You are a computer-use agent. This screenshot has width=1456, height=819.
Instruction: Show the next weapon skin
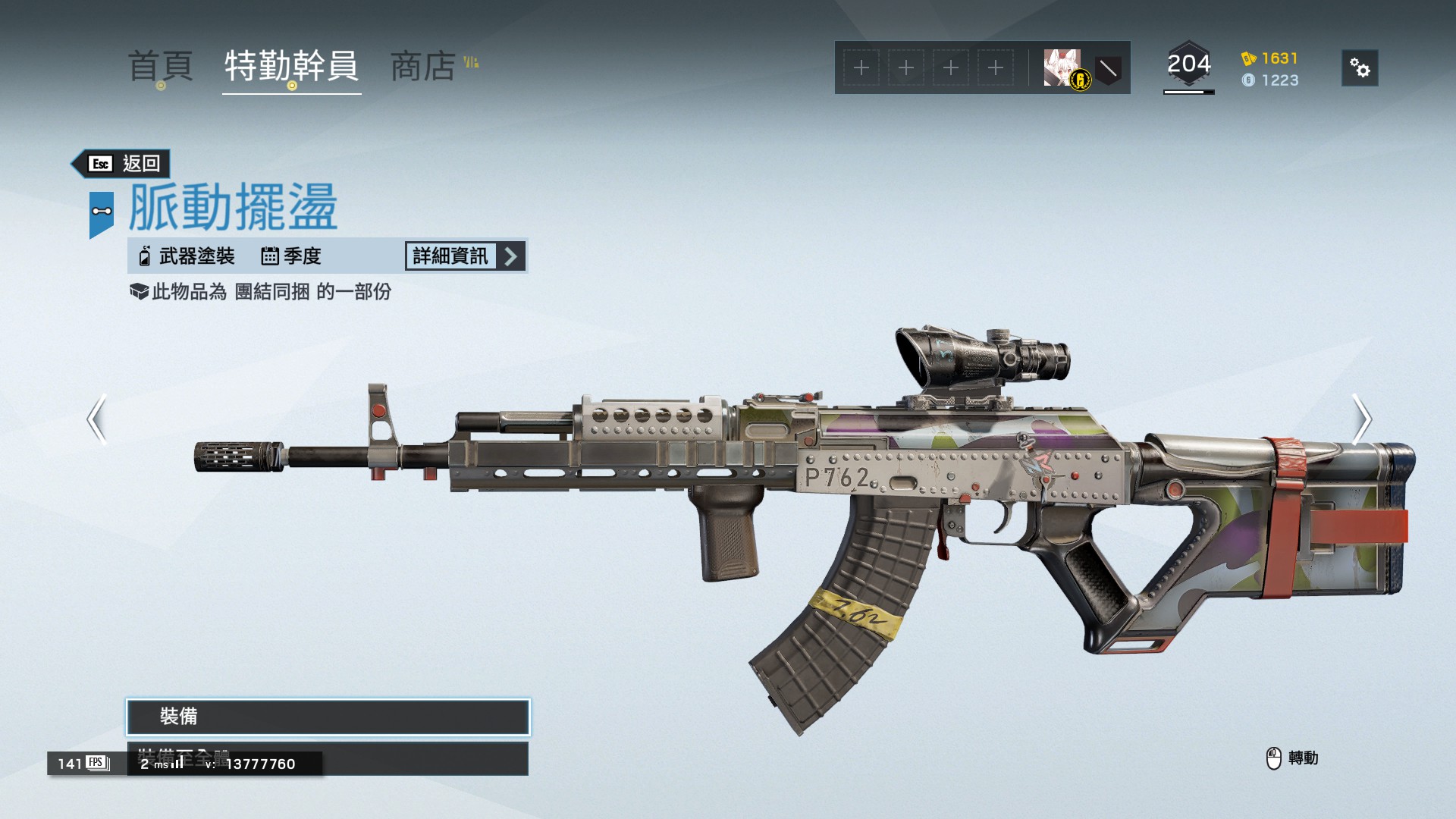1361,419
